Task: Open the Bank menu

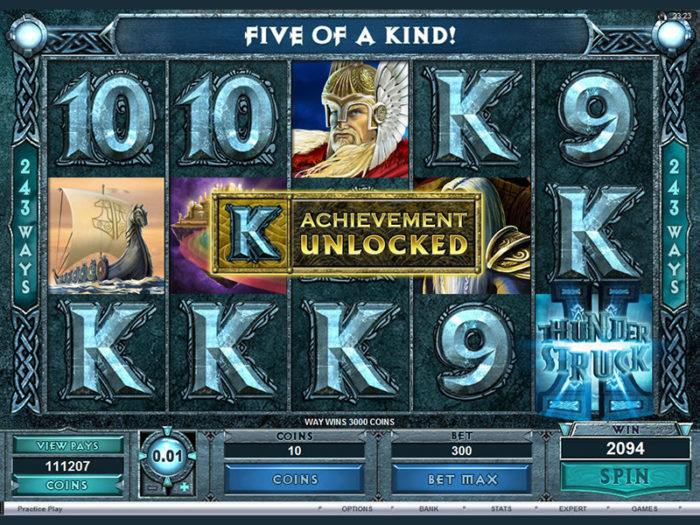Action: point(429,508)
